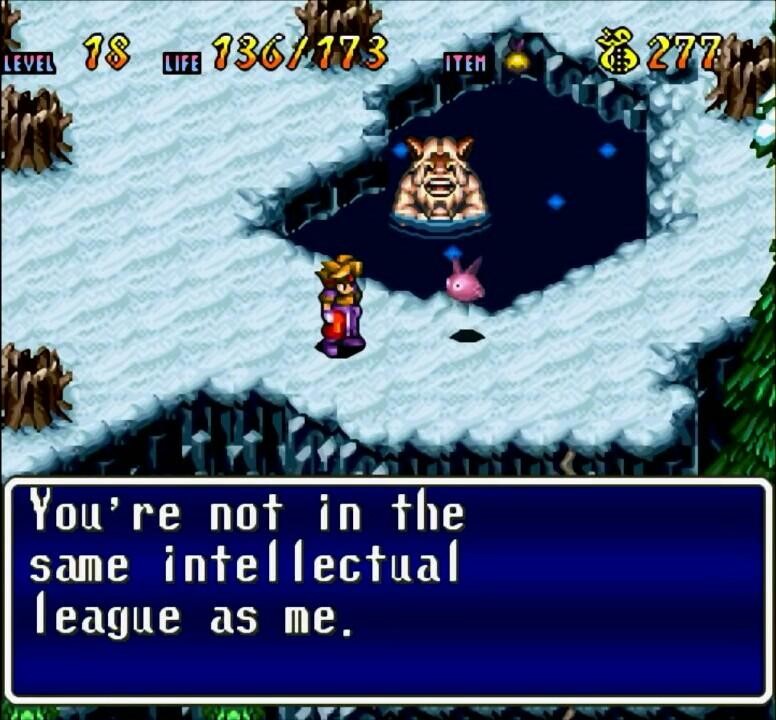Select the equipped yellow bulb item icon
The image size is (776, 720).
coord(517,58)
